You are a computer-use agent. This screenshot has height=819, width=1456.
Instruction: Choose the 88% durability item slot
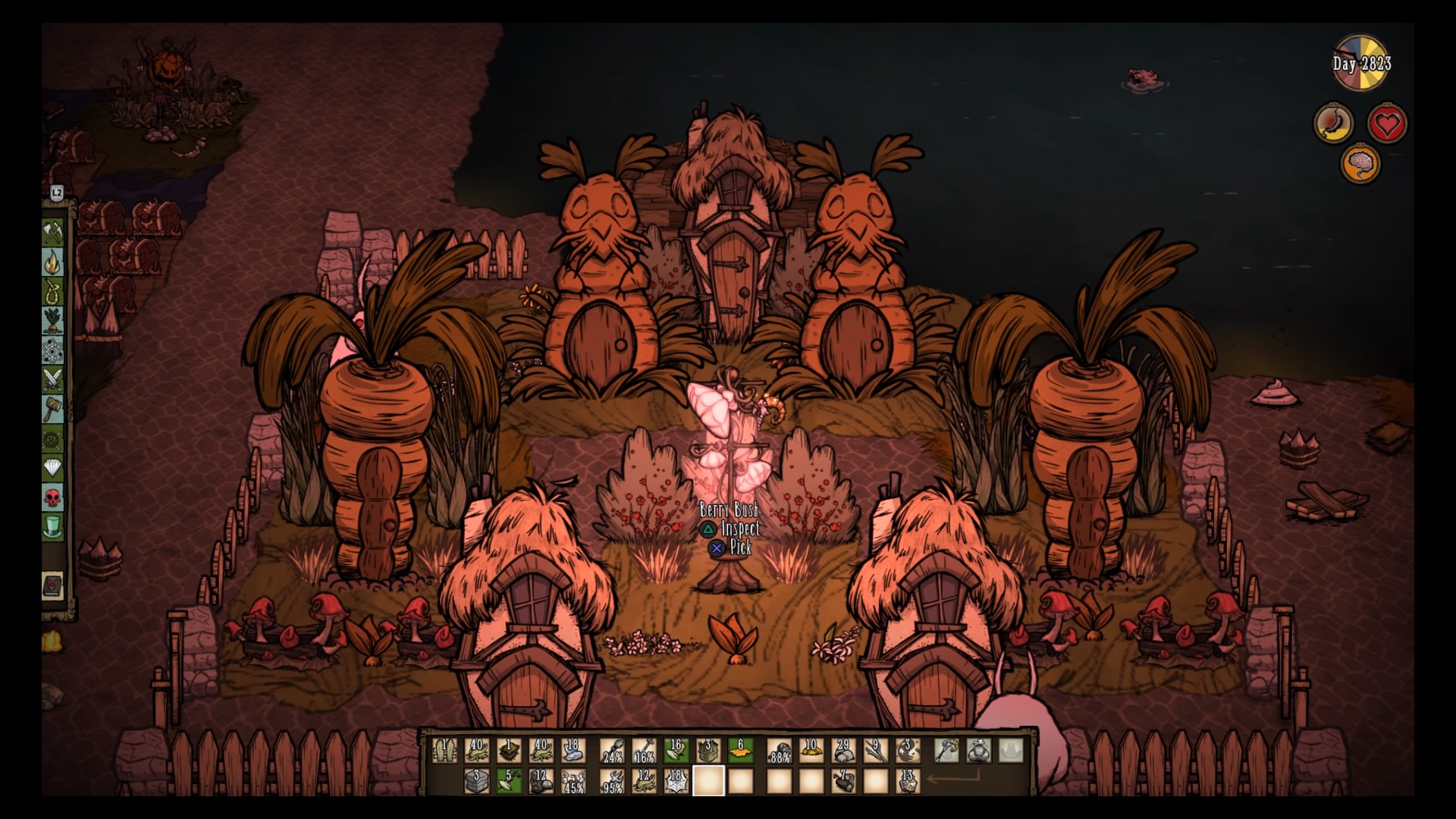(x=779, y=750)
